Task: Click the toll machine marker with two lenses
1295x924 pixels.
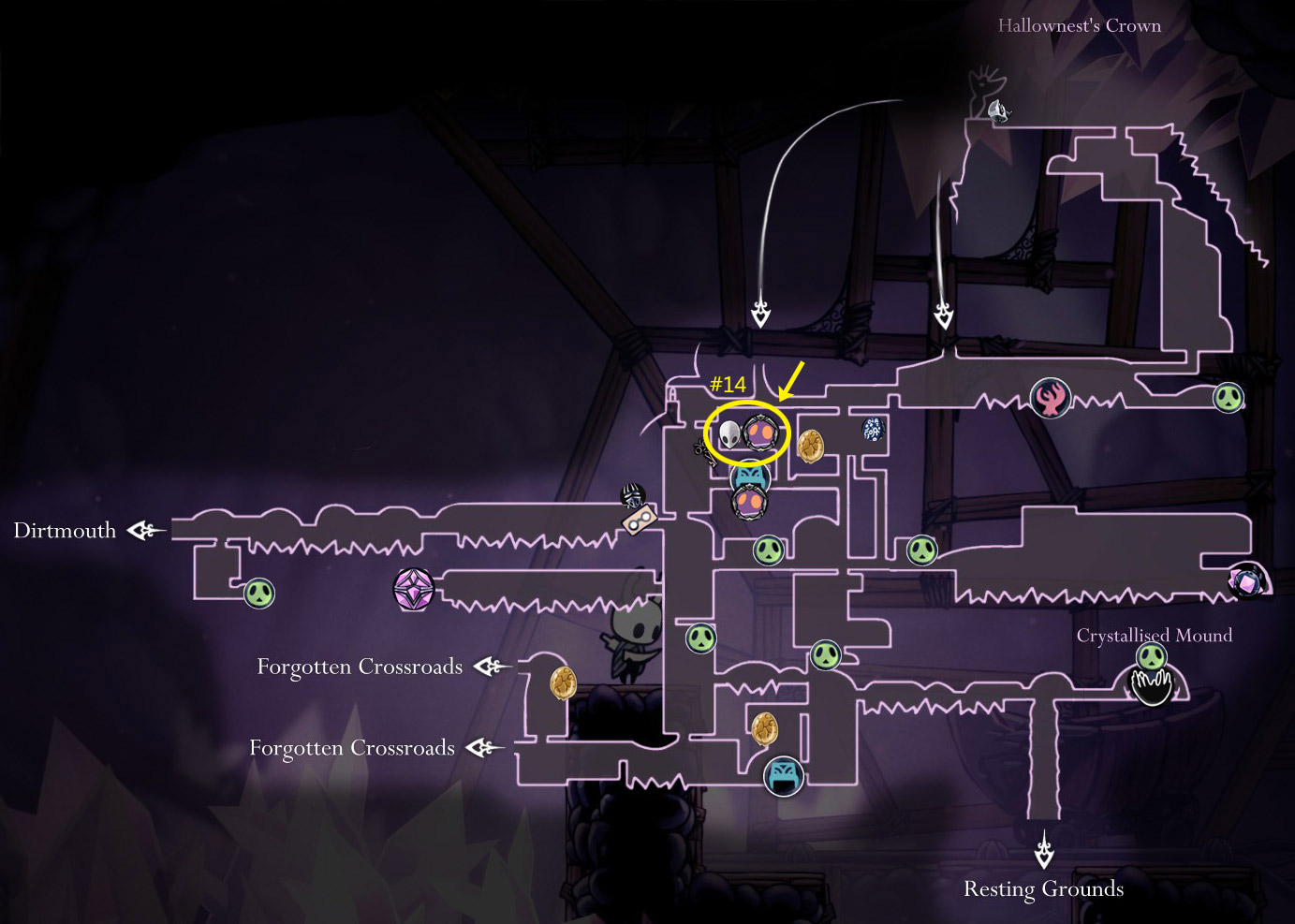Action: point(640,520)
